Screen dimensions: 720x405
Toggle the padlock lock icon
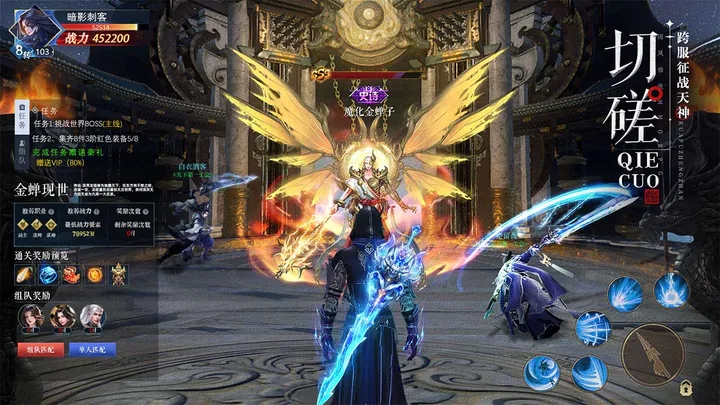click(x=686, y=387)
